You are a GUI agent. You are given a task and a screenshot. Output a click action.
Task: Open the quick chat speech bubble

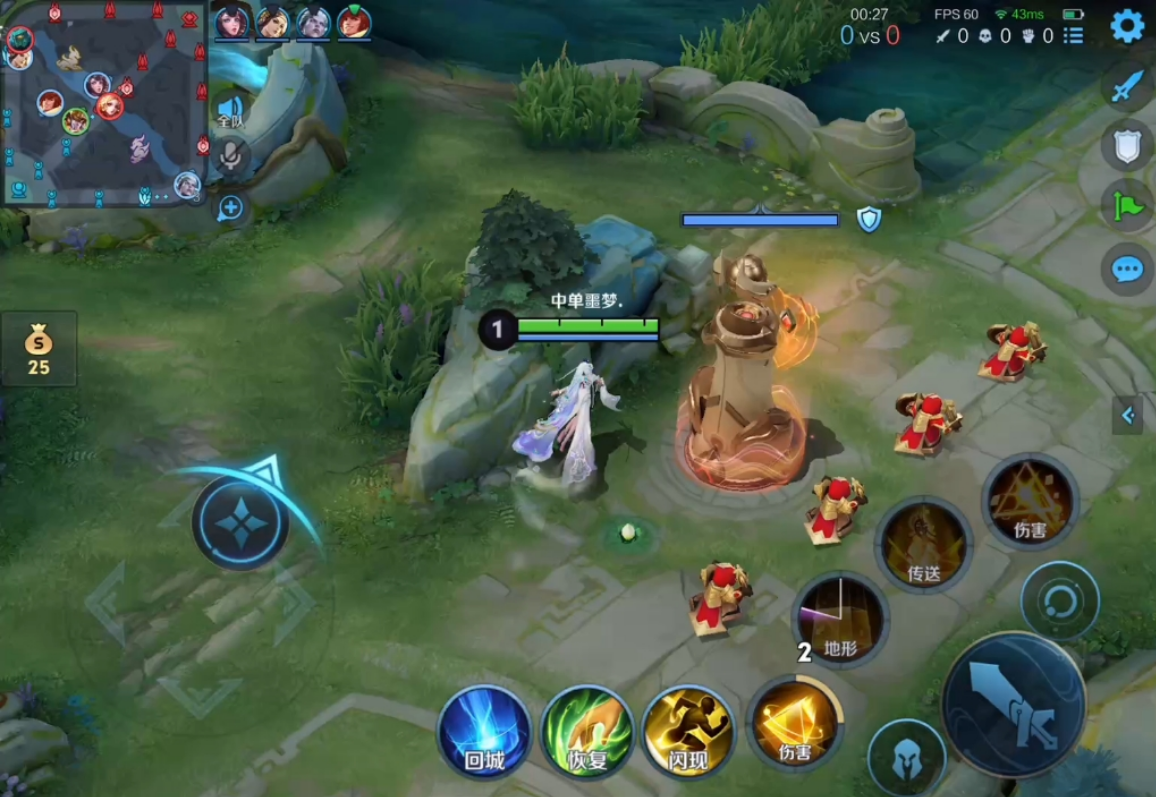point(1127,268)
